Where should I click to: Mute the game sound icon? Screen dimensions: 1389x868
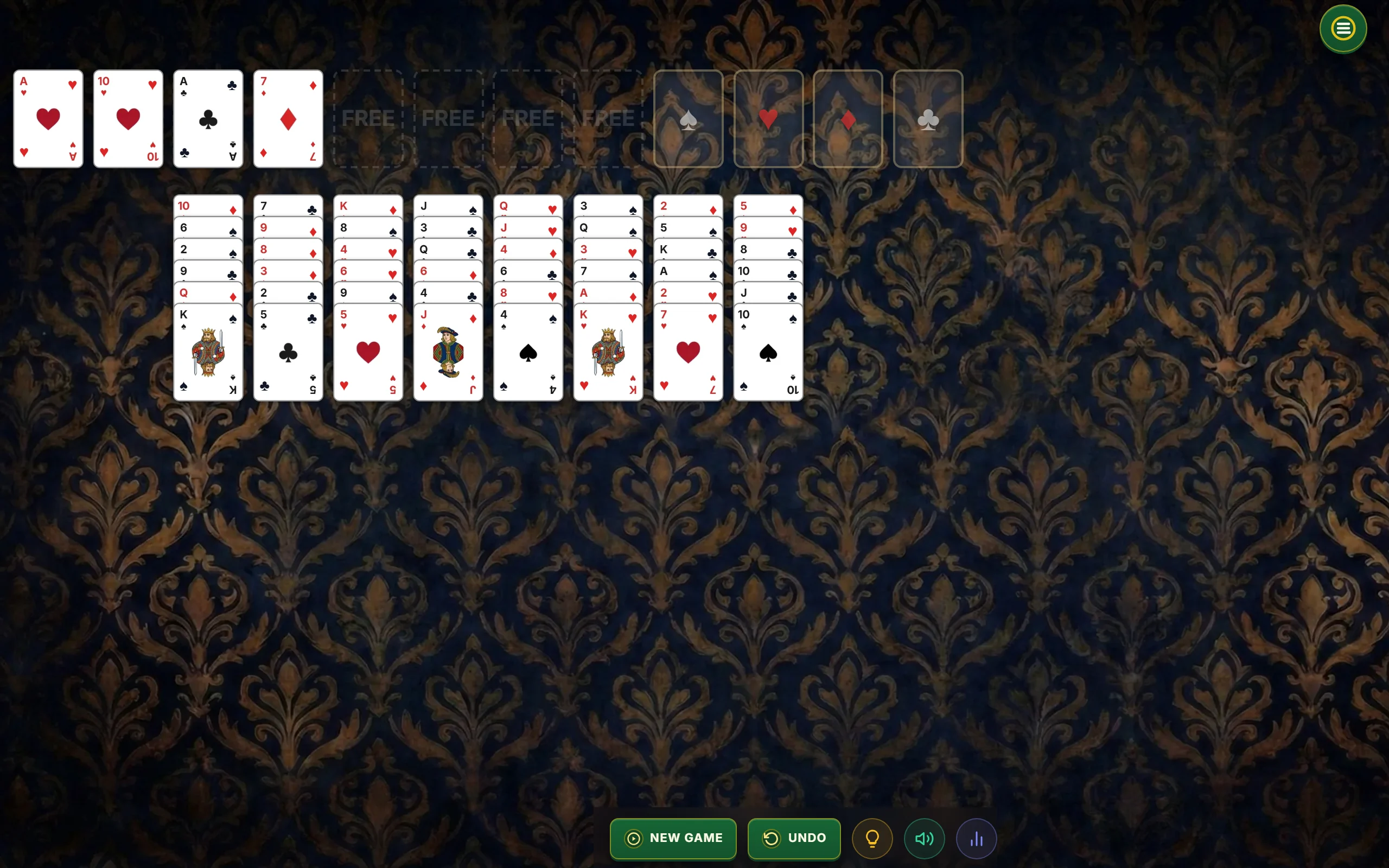pyautogui.click(x=924, y=838)
